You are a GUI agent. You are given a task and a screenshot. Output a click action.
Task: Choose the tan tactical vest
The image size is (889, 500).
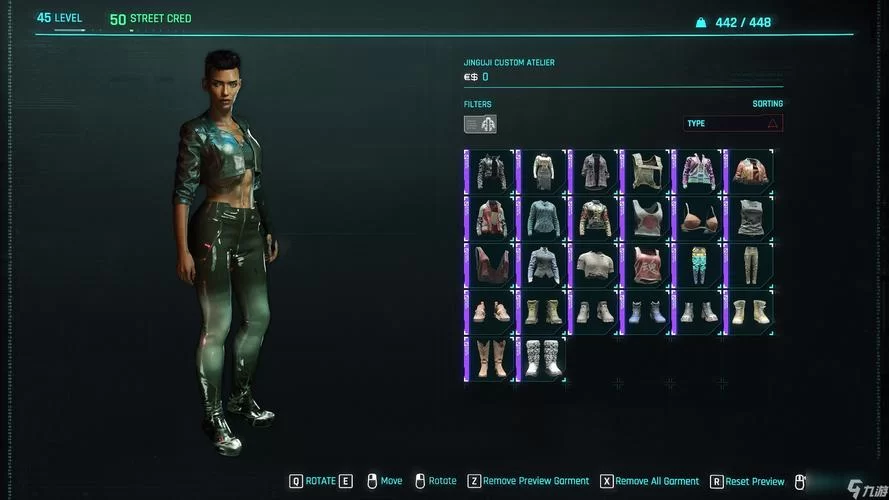(x=647, y=171)
